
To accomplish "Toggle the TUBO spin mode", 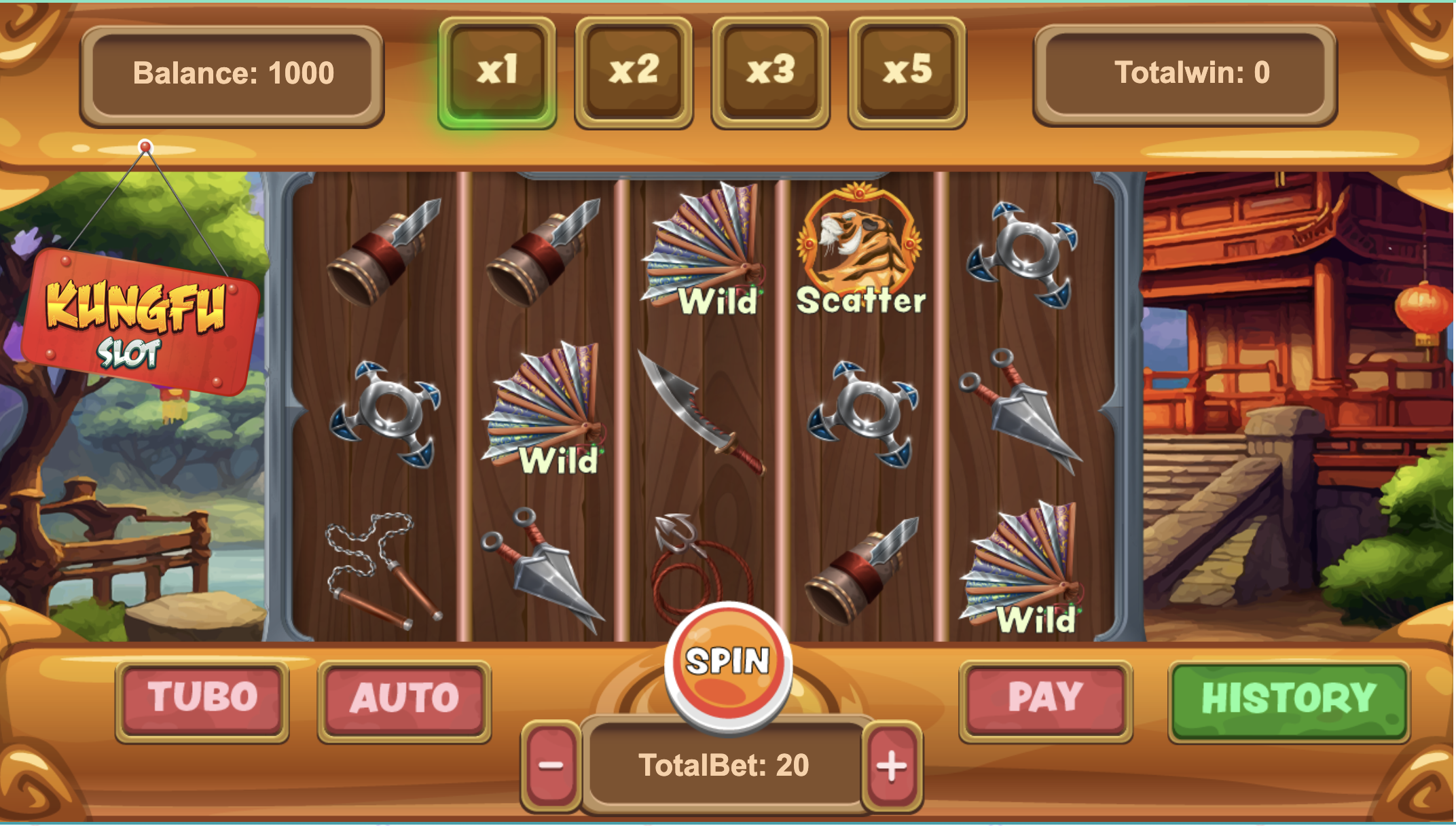I will tap(202, 700).
